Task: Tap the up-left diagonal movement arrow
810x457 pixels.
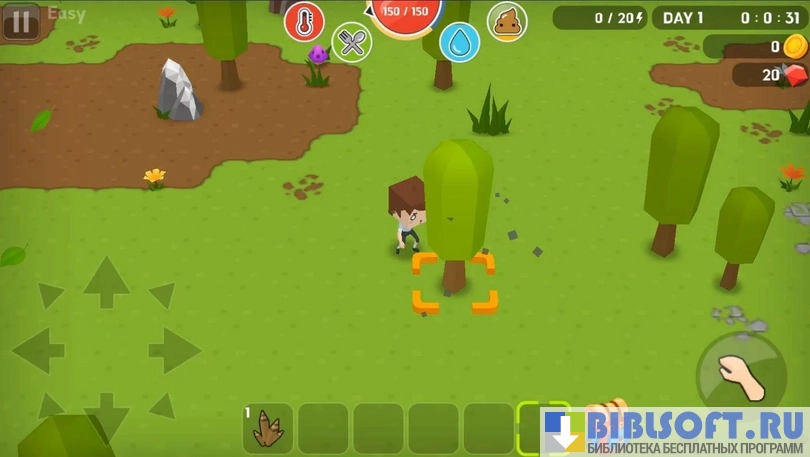Action: pos(50,295)
